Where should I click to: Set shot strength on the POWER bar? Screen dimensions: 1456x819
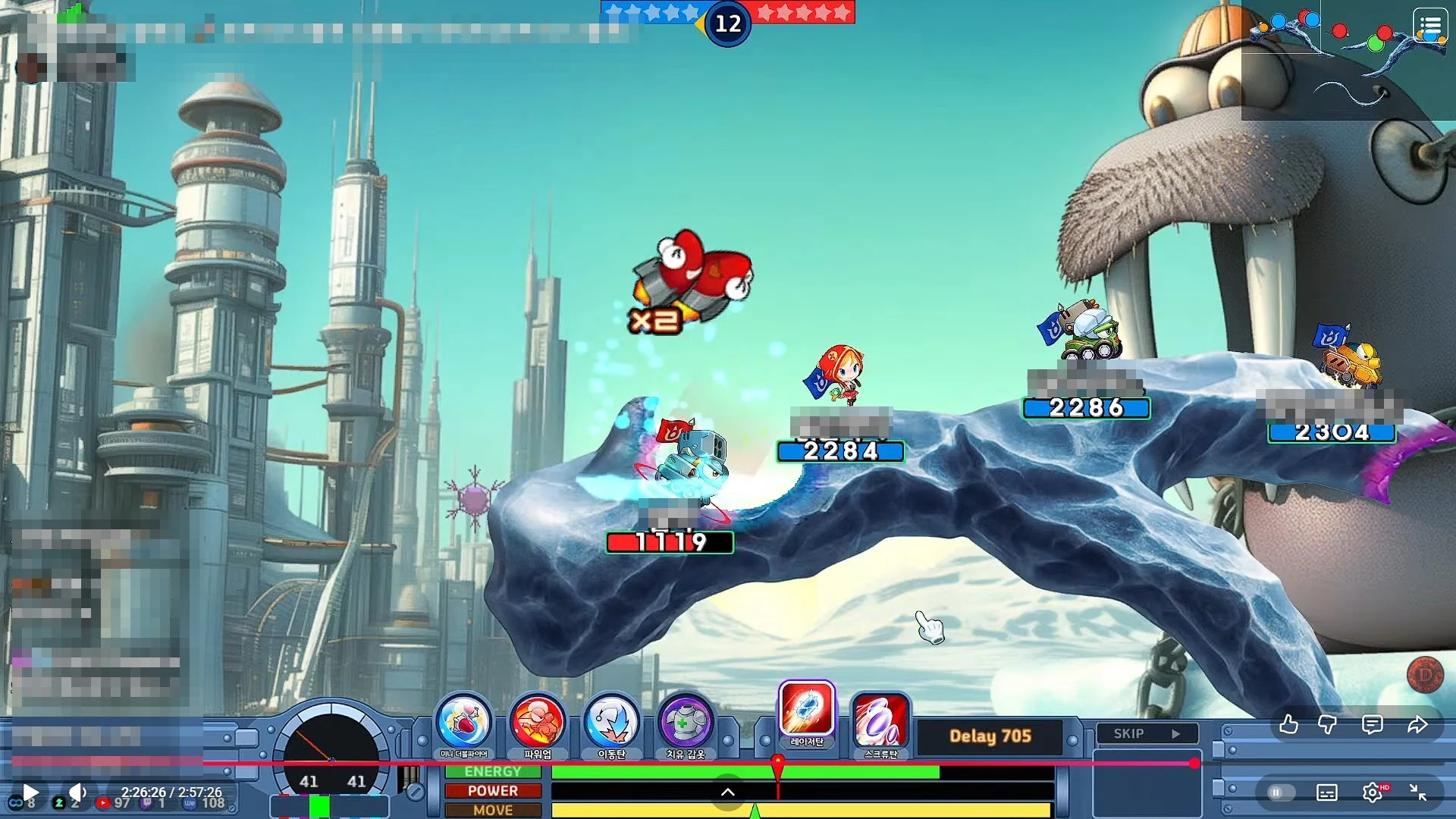[802, 791]
